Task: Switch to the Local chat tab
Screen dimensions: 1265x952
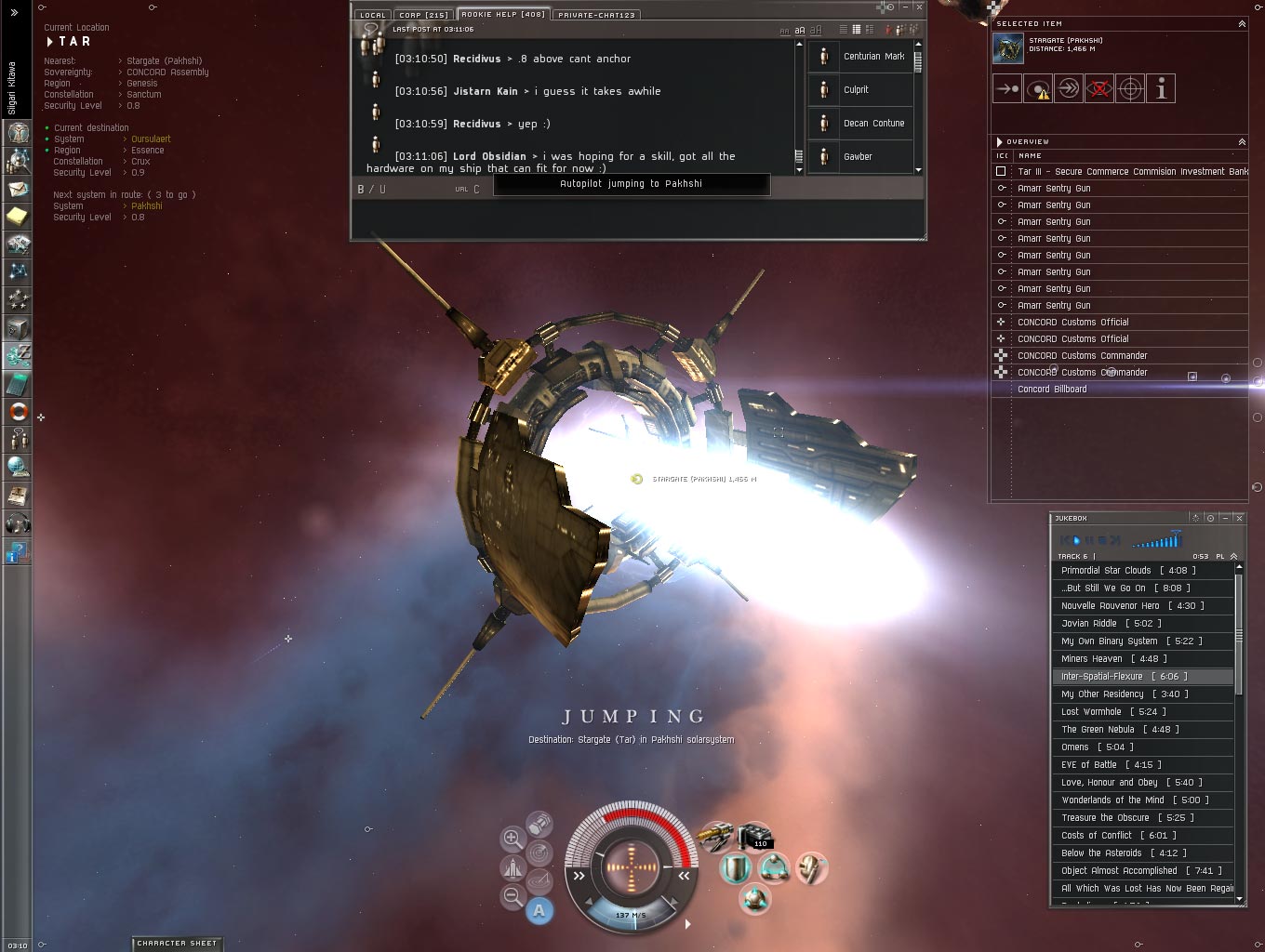Action: point(372,15)
